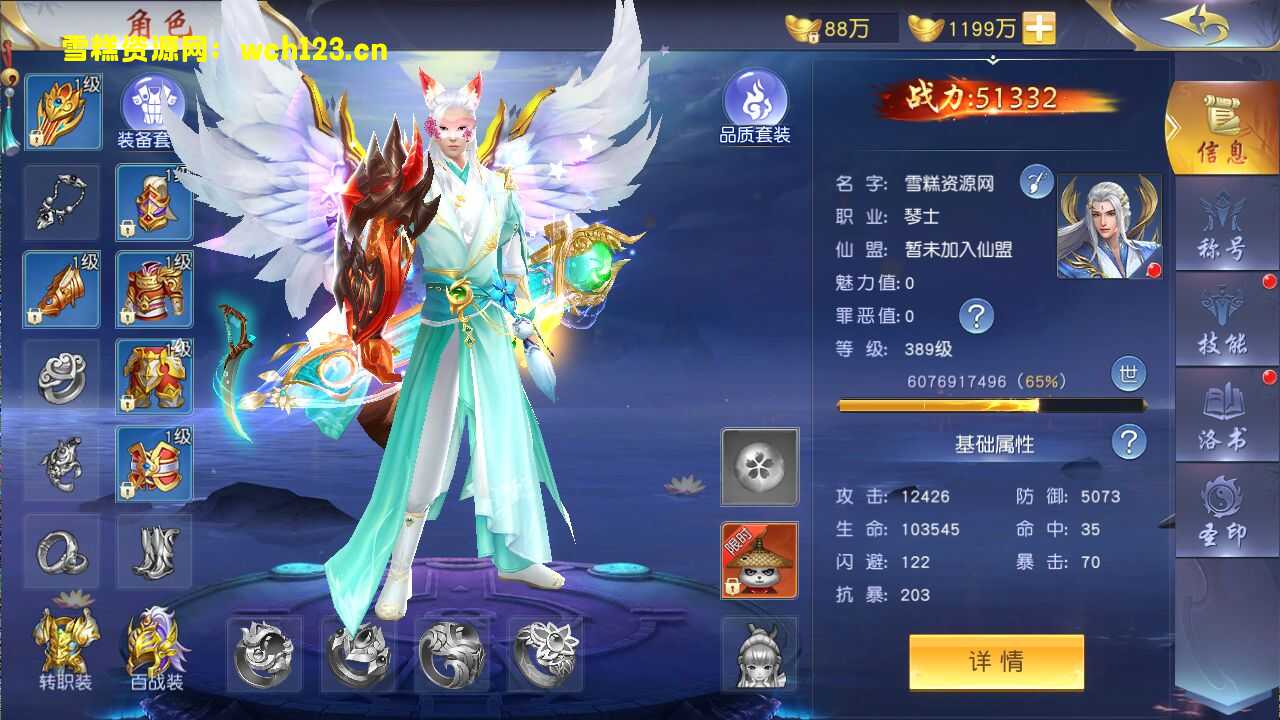Screen dimensions: 1280x720
Task: Select the level-1 golden weapon slot
Action: coord(61,290)
